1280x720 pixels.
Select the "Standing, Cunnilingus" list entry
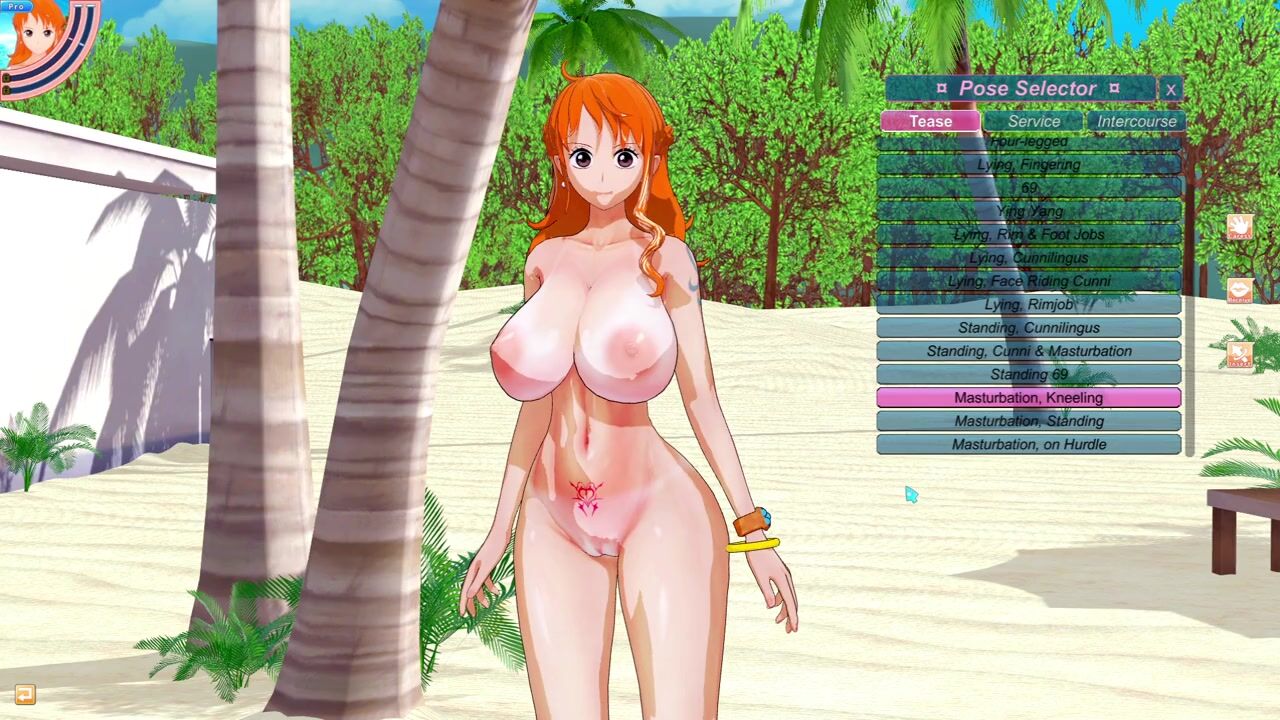(x=1028, y=328)
